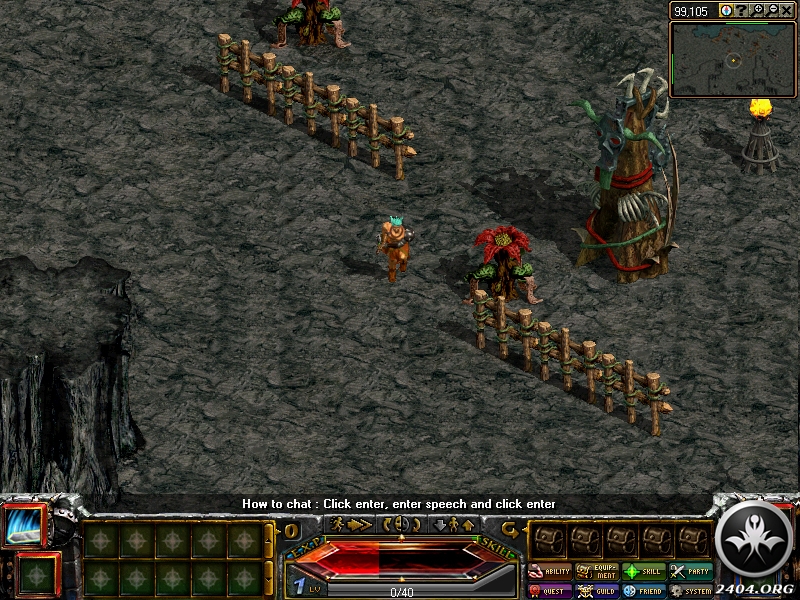This screenshot has width=800, height=600.
Task: Toggle the minimap compass button
Action: 726,10
